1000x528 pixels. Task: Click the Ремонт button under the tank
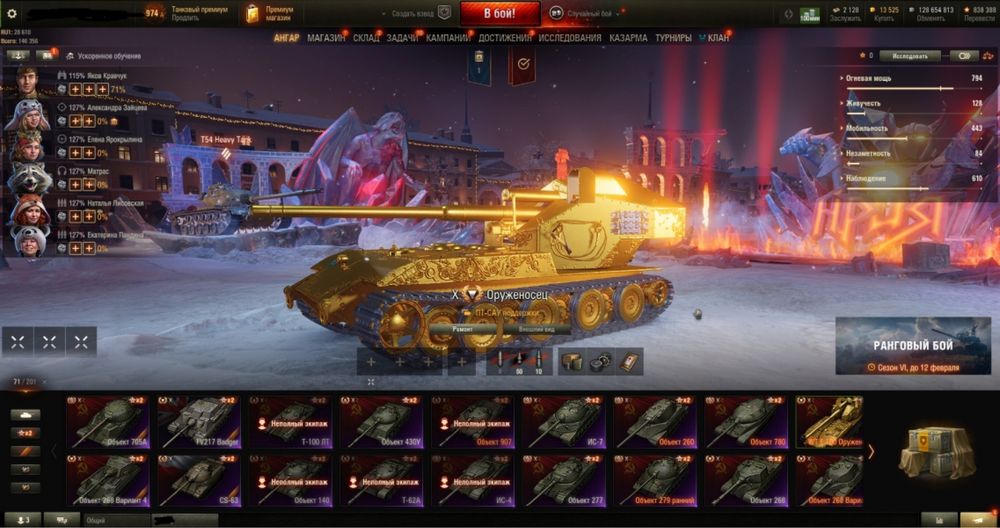(462, 328)
